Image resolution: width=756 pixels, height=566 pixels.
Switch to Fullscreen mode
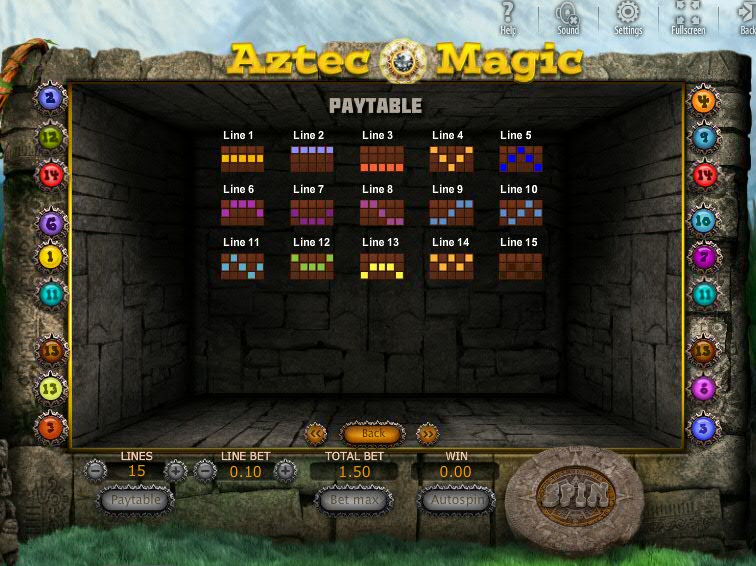click(x=688, y=17)
